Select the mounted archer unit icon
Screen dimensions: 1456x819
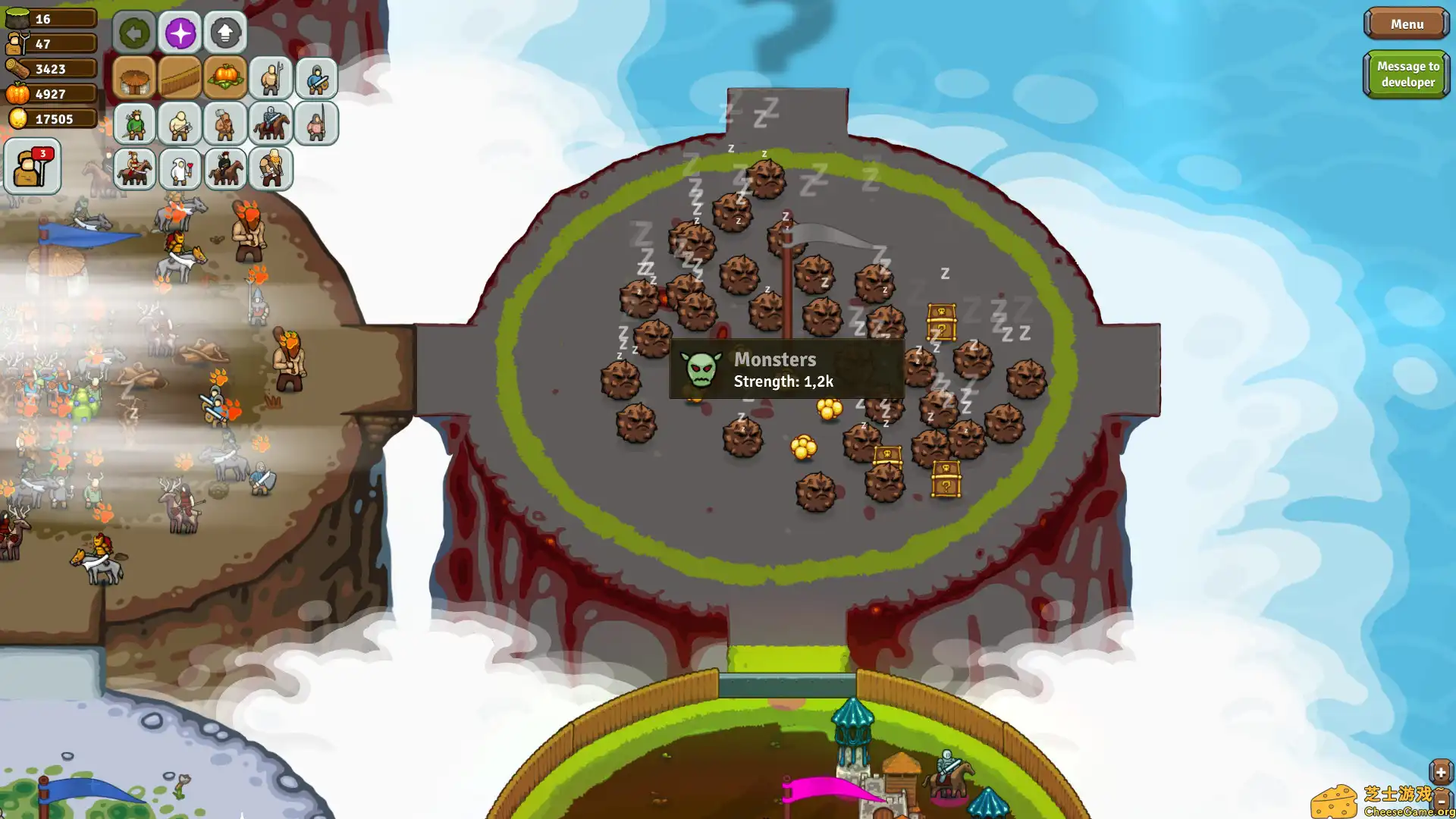tap(224, 168)
